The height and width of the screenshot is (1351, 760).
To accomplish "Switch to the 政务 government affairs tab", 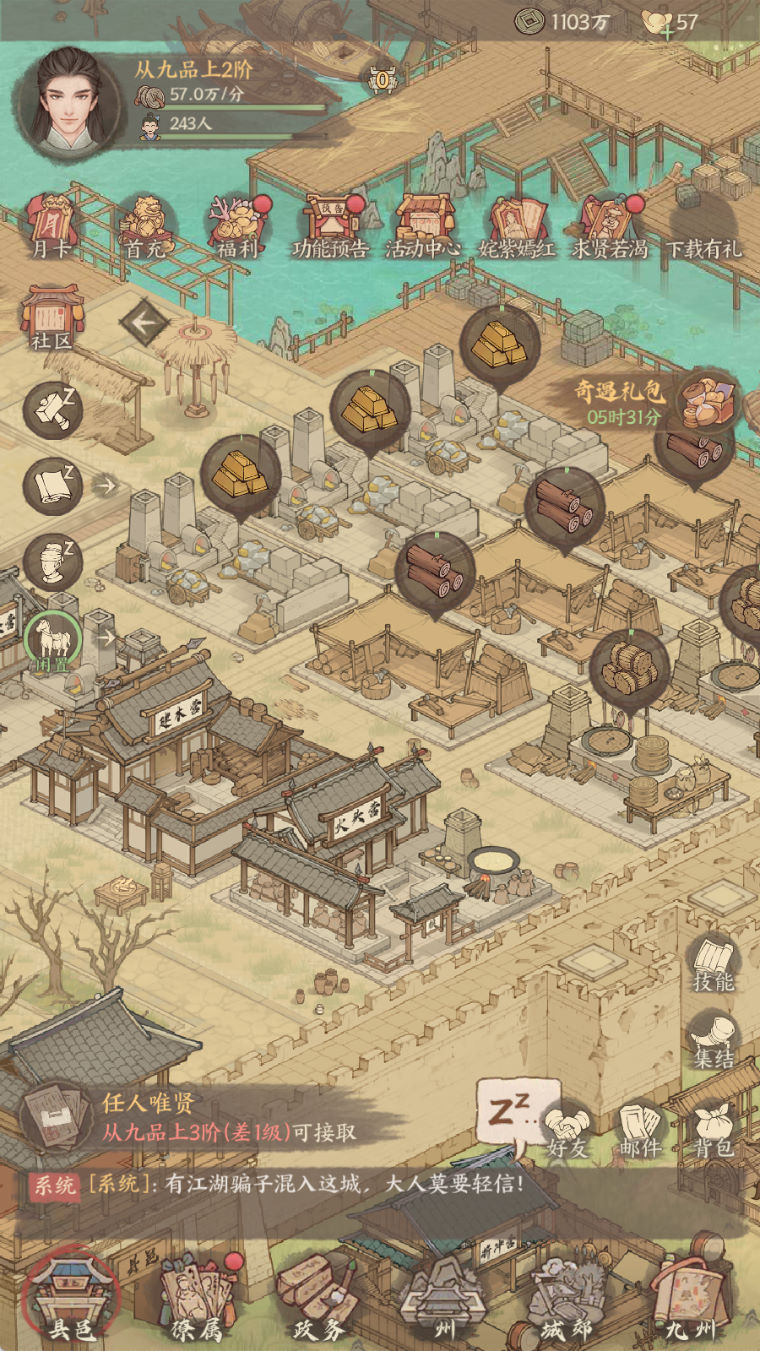I will point(318,1298).
